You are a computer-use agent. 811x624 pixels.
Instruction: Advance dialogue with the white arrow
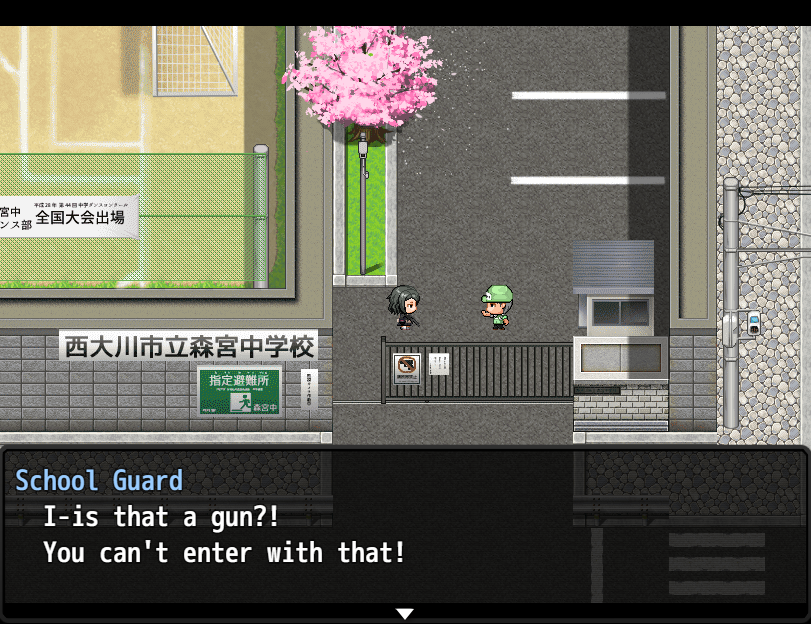pos(404,613)
